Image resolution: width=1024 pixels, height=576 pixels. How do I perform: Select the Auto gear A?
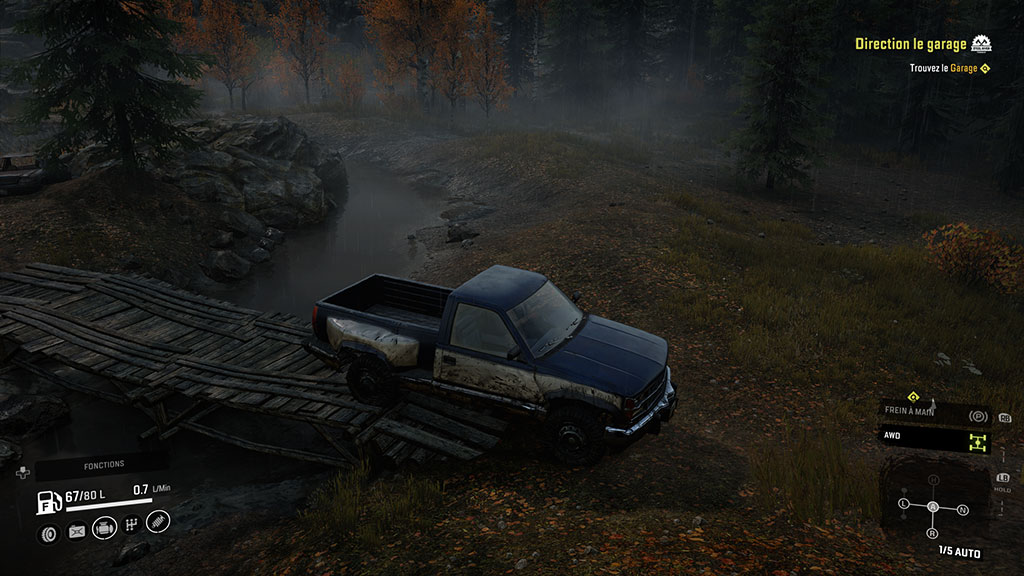[934, 507]
